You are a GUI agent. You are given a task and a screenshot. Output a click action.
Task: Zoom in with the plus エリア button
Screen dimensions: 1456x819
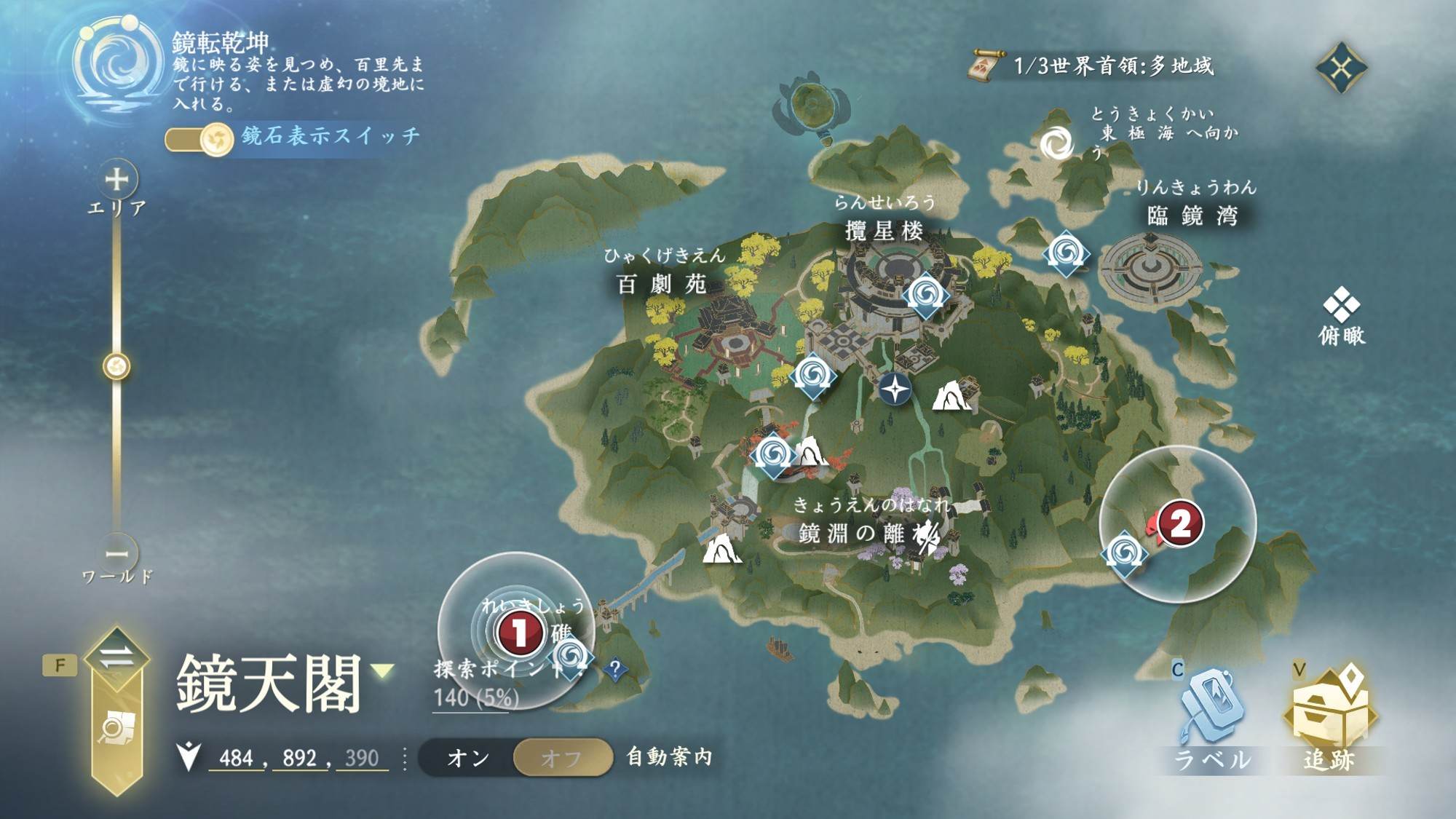click(116, 179)
